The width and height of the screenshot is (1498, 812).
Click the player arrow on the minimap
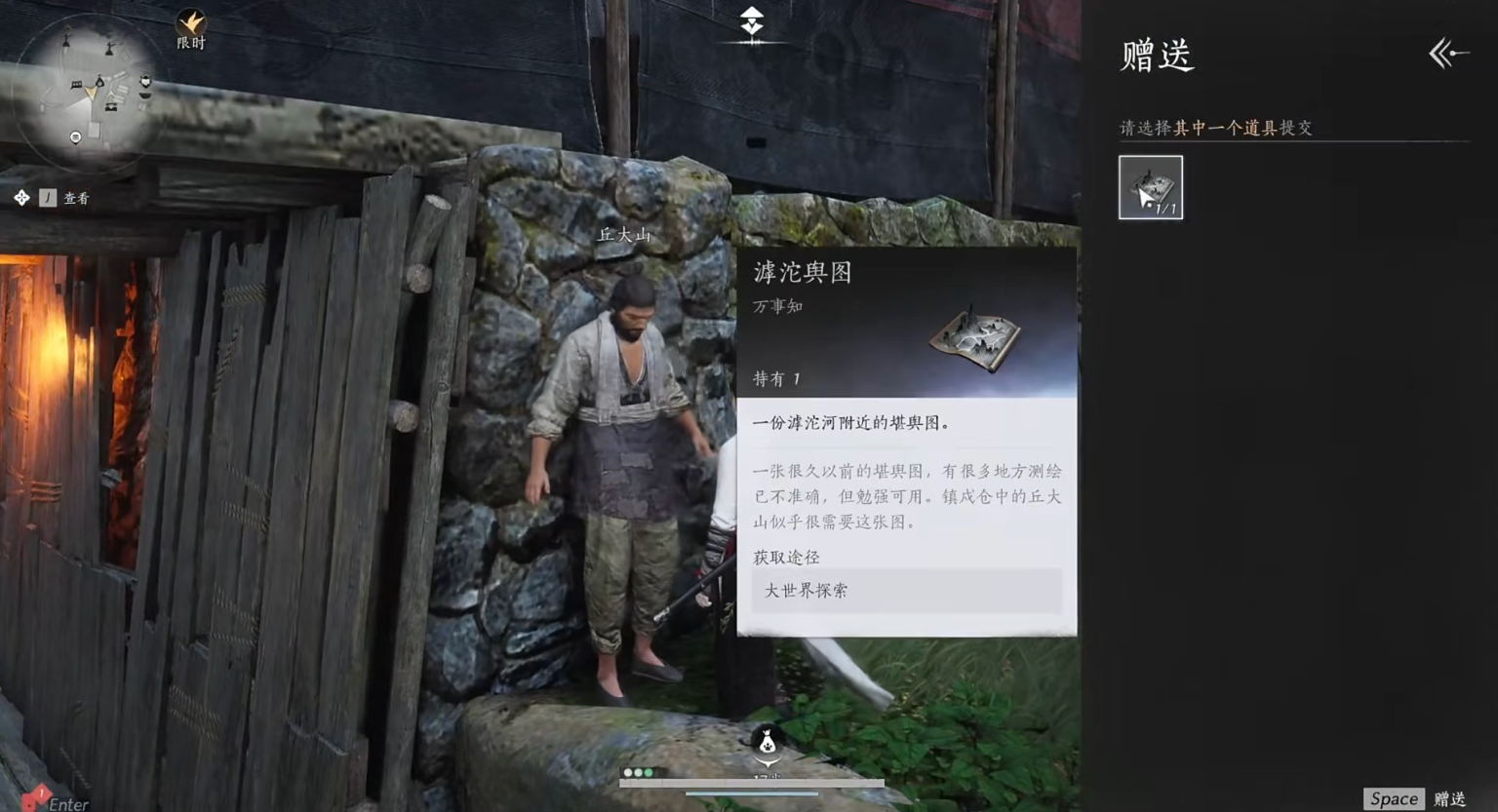tap(92, 93)
